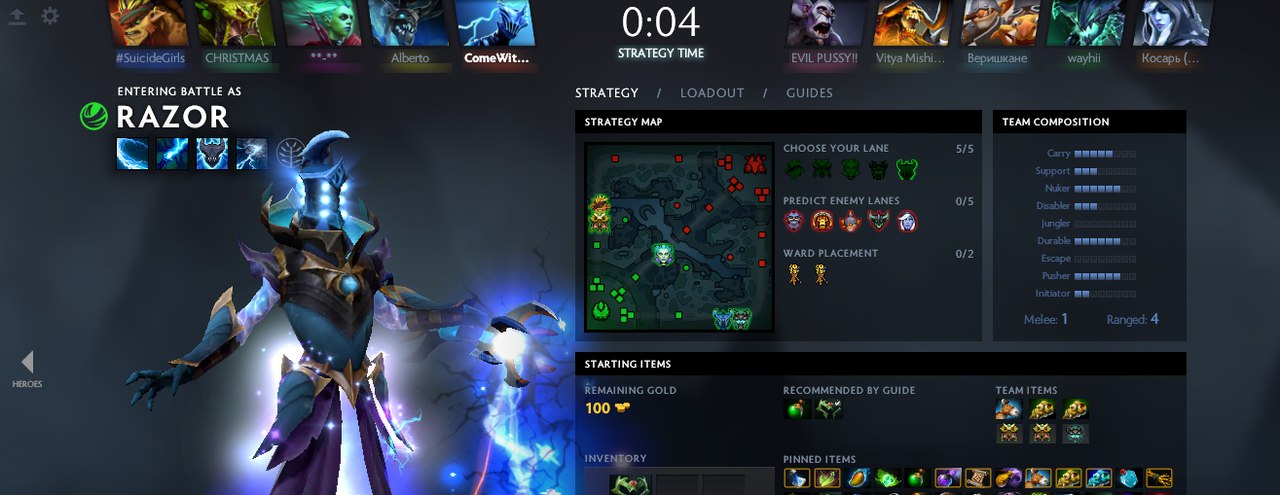Open the Guides tab

[x=809, y=93]
